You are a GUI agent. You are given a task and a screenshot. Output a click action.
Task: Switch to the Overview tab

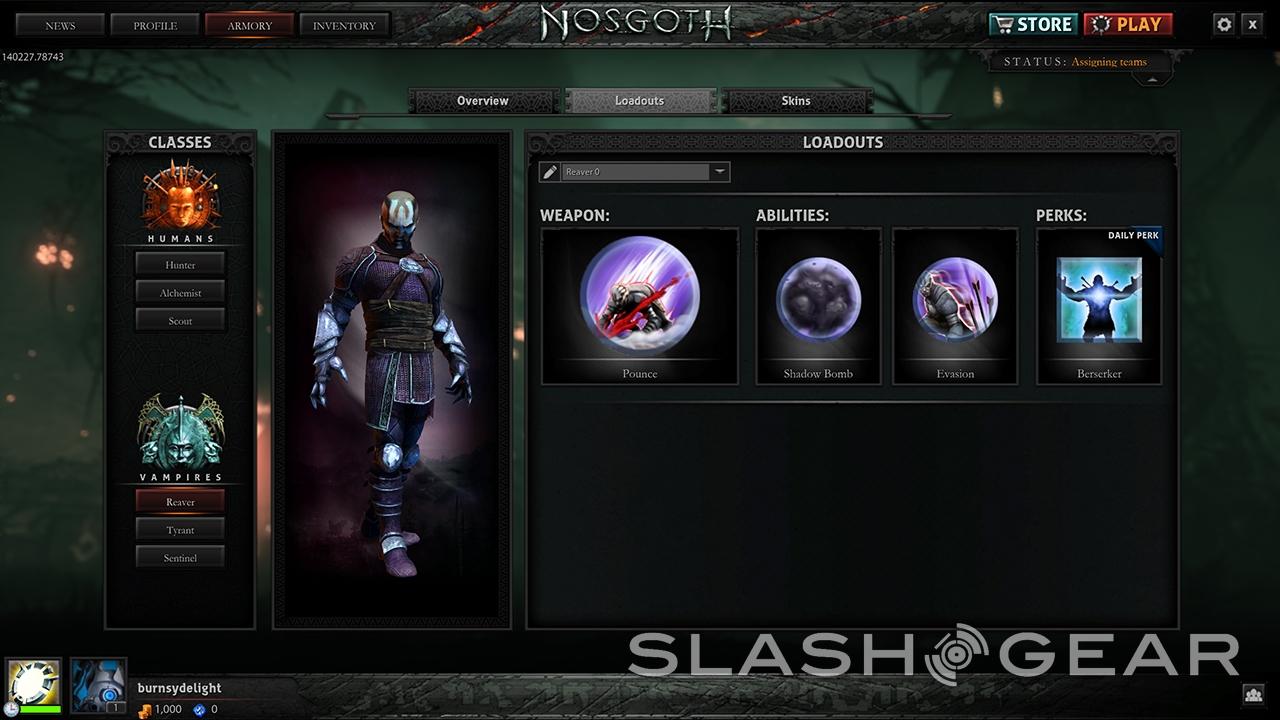[x=483, y=101]
